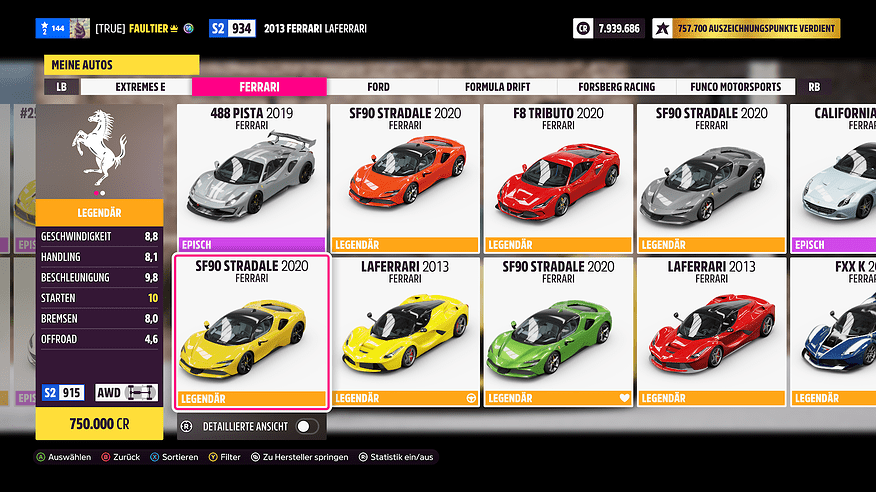
Task: Select the grey SF90 Stradale 2020
Action: [x=713, y=177]
